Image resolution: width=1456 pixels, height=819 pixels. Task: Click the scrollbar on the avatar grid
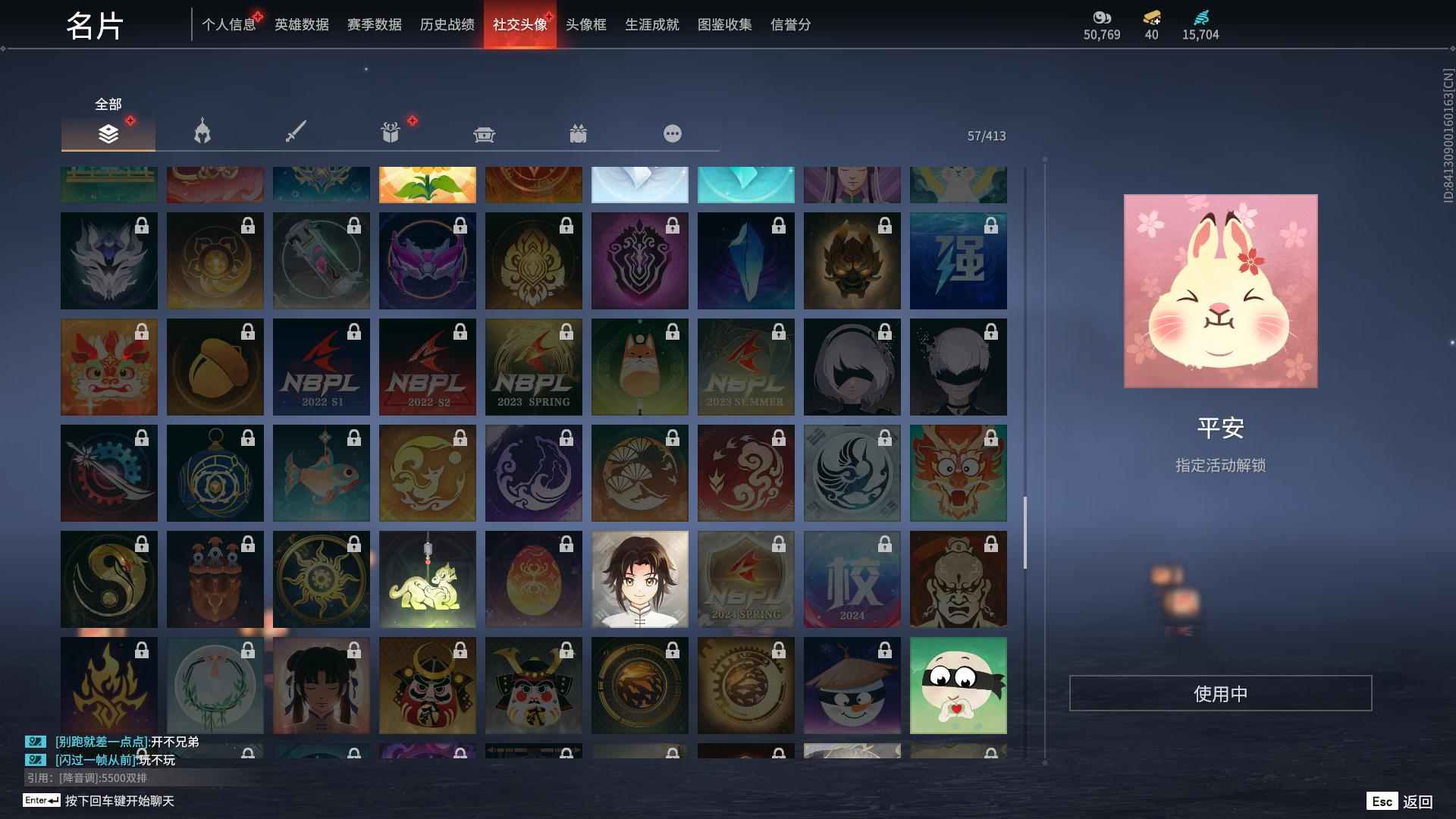[1025, 531]
